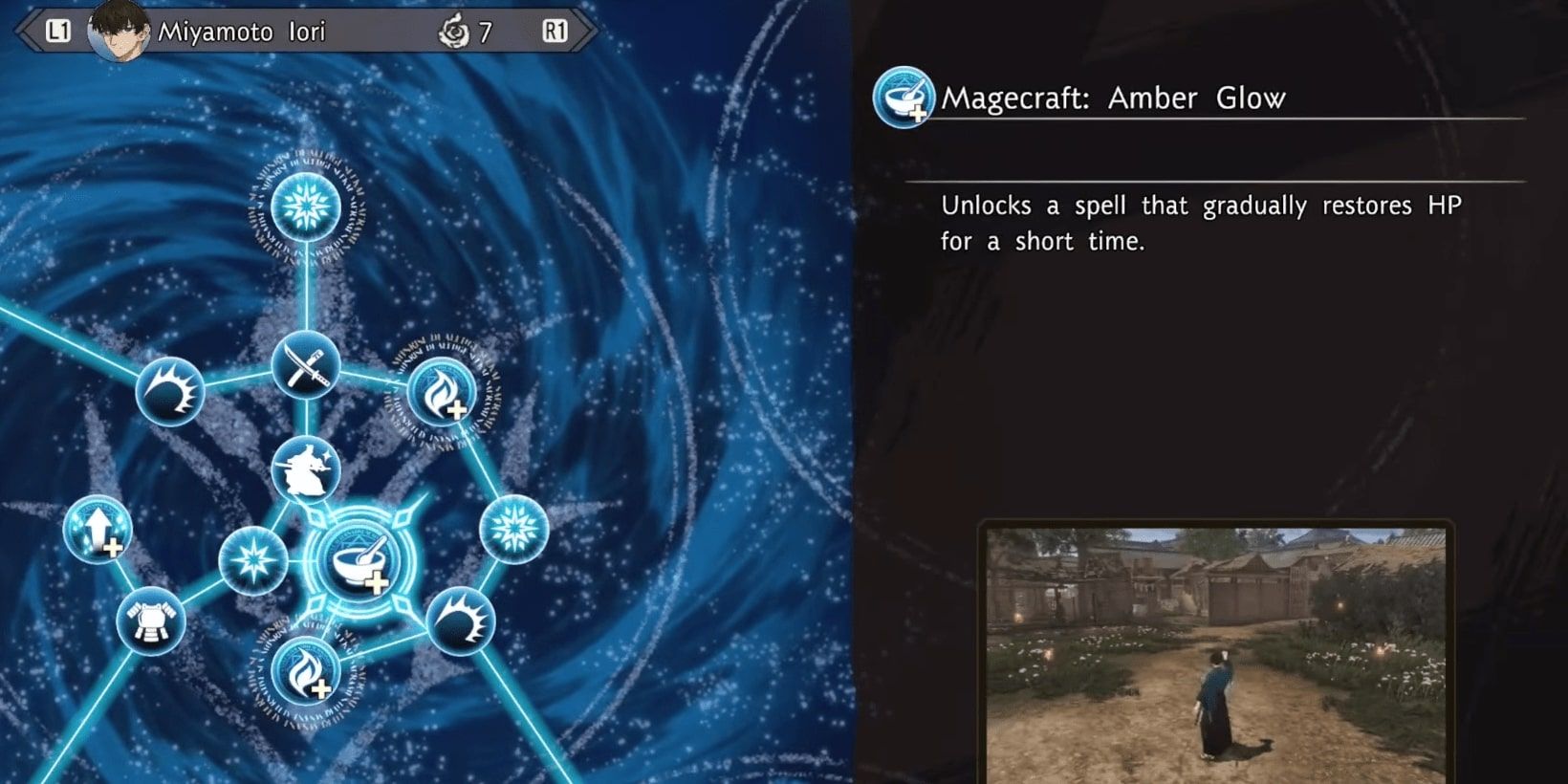Click the Amber Glow mortar icon beside the title
This screenshot has width=1568, height=784.
pos(903,98)
